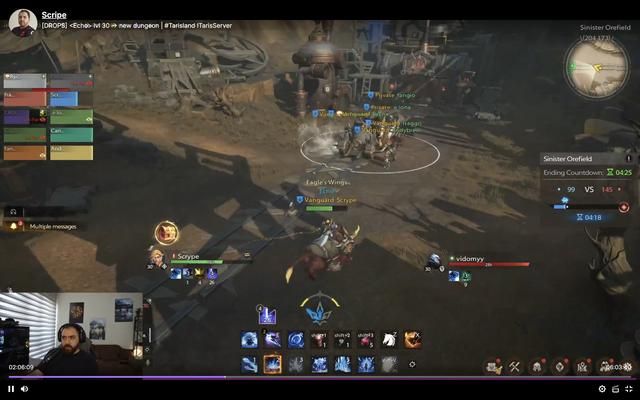The height and width of the screenshot is (400, 640).
Task: Open the crossed hammers crafting menu
Action: [514, 367]
